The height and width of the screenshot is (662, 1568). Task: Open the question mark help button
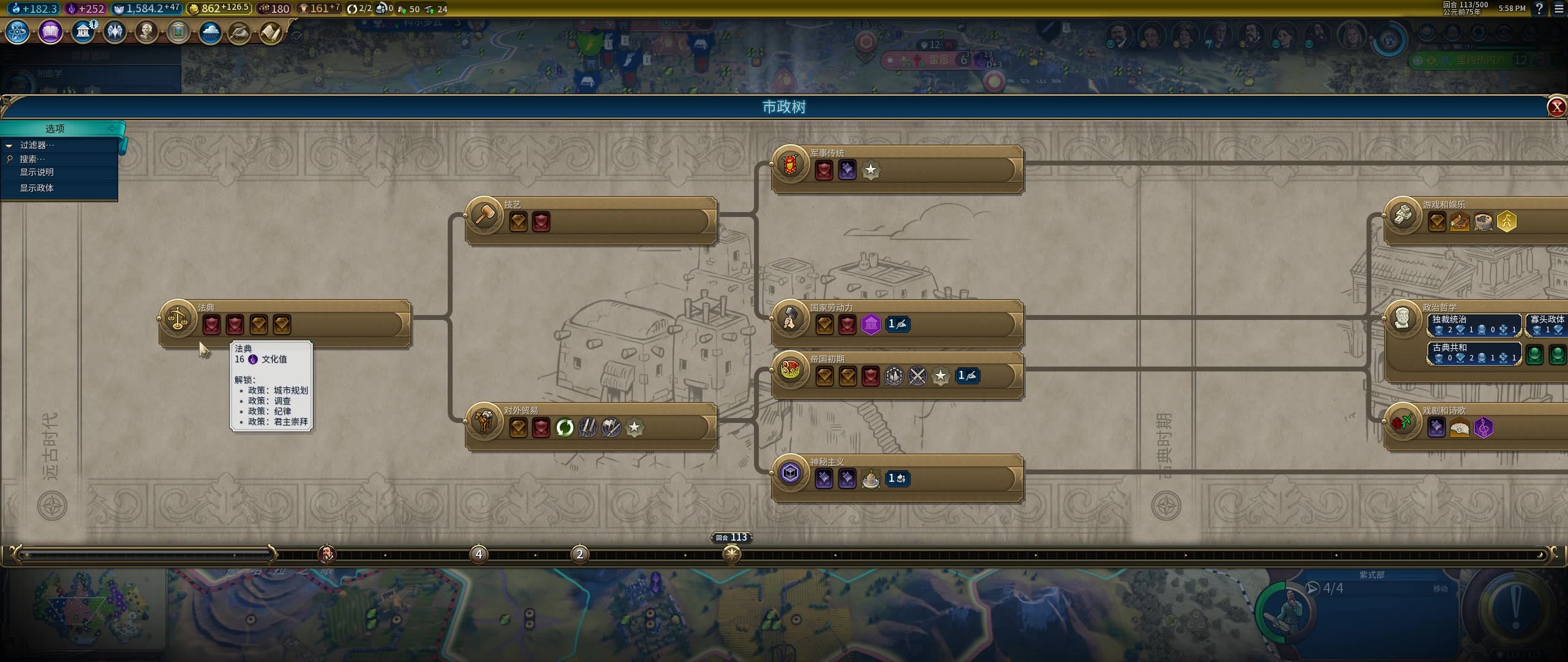(x=1539, y=9)
